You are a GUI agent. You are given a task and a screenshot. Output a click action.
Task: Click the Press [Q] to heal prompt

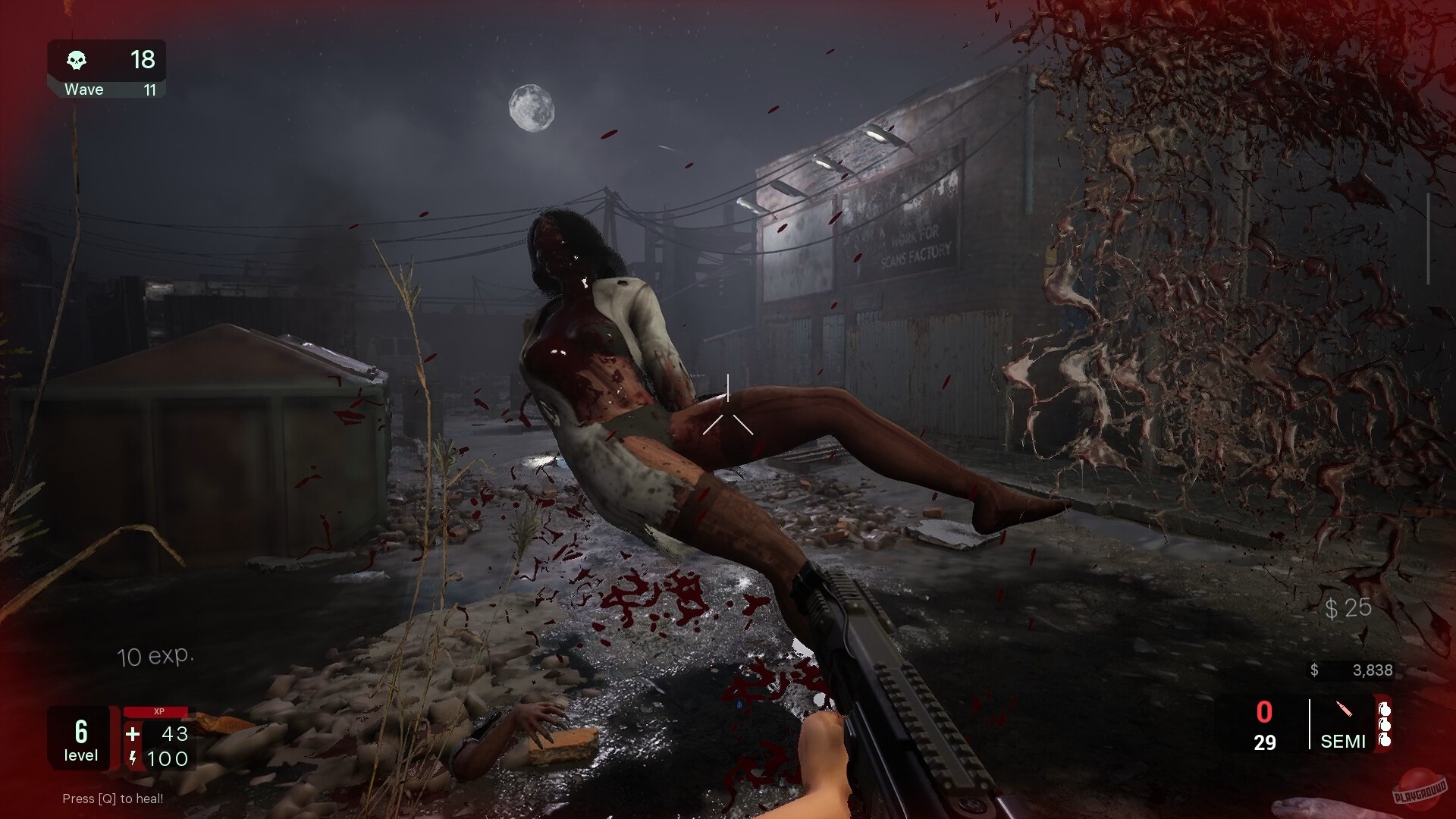click(x=112, y=799)
